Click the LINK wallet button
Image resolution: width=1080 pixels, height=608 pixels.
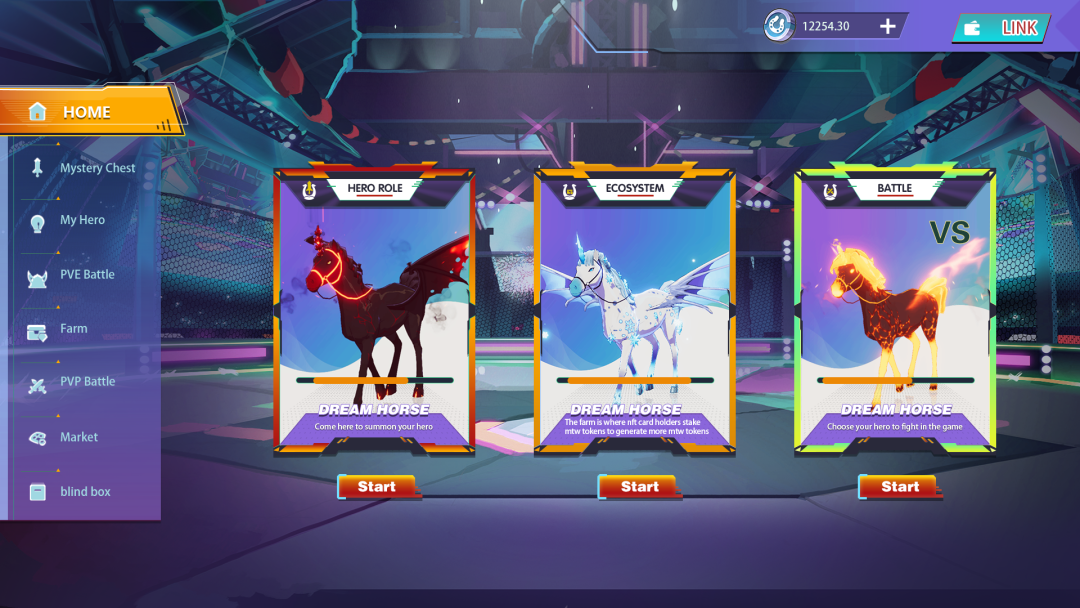[1002, 28]
